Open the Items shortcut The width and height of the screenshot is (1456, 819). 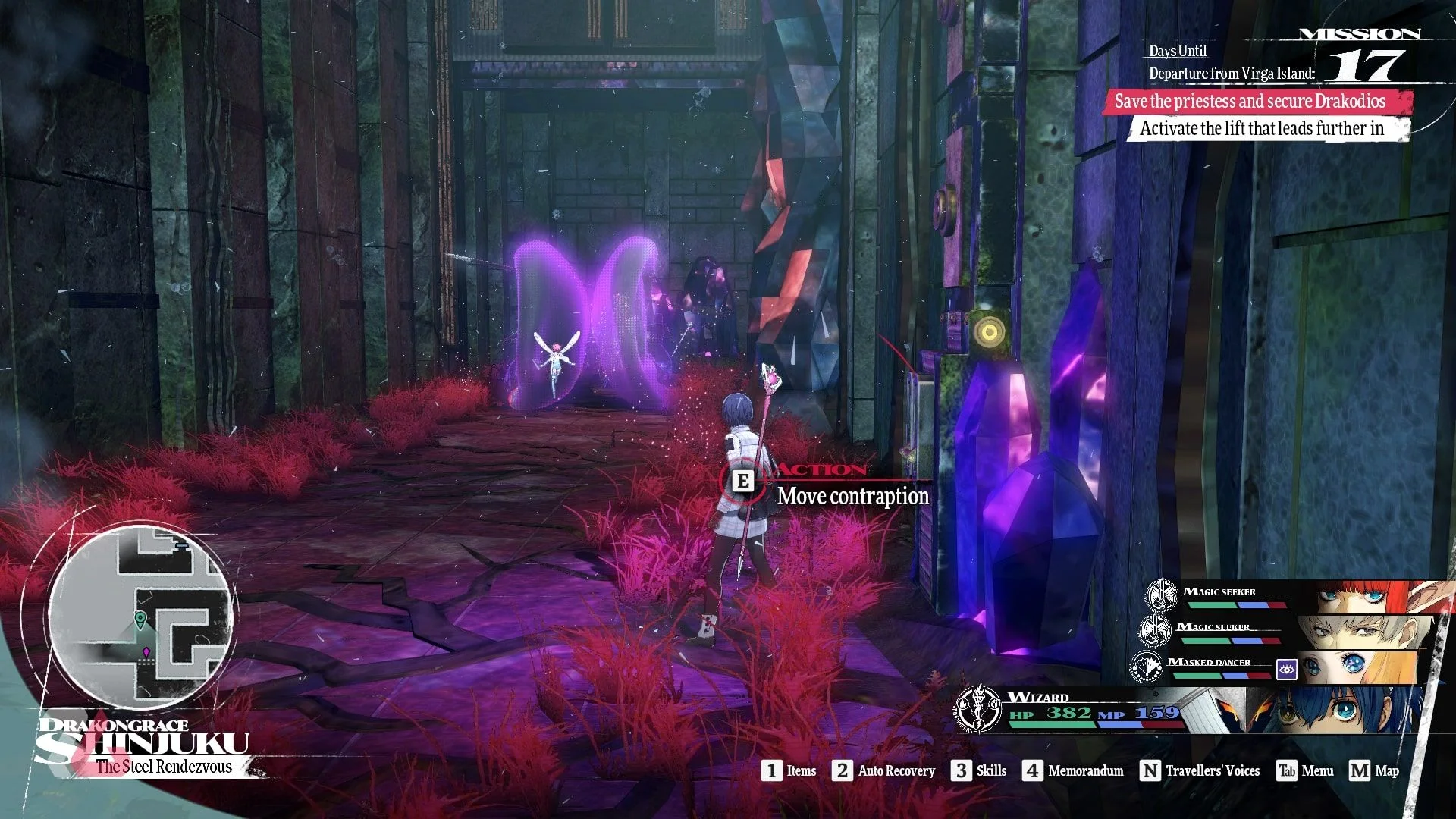pos(790,771)
